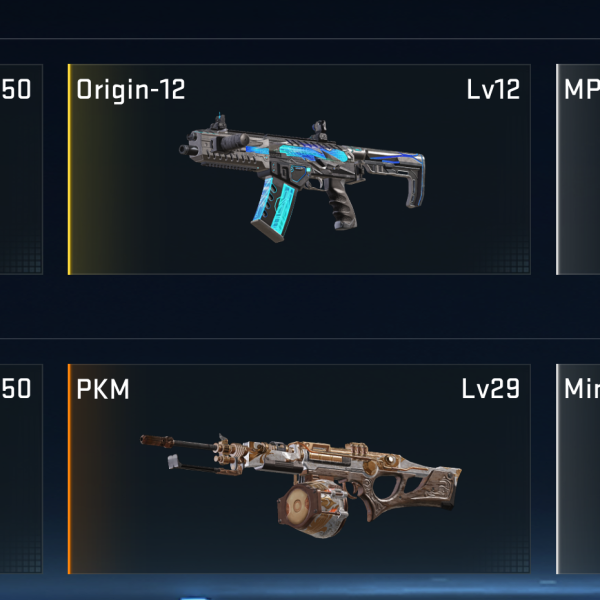This screenshot has width=600, height=600.
Task: Choose the PKM Lv29 weapon card
Action: (299, 469)
